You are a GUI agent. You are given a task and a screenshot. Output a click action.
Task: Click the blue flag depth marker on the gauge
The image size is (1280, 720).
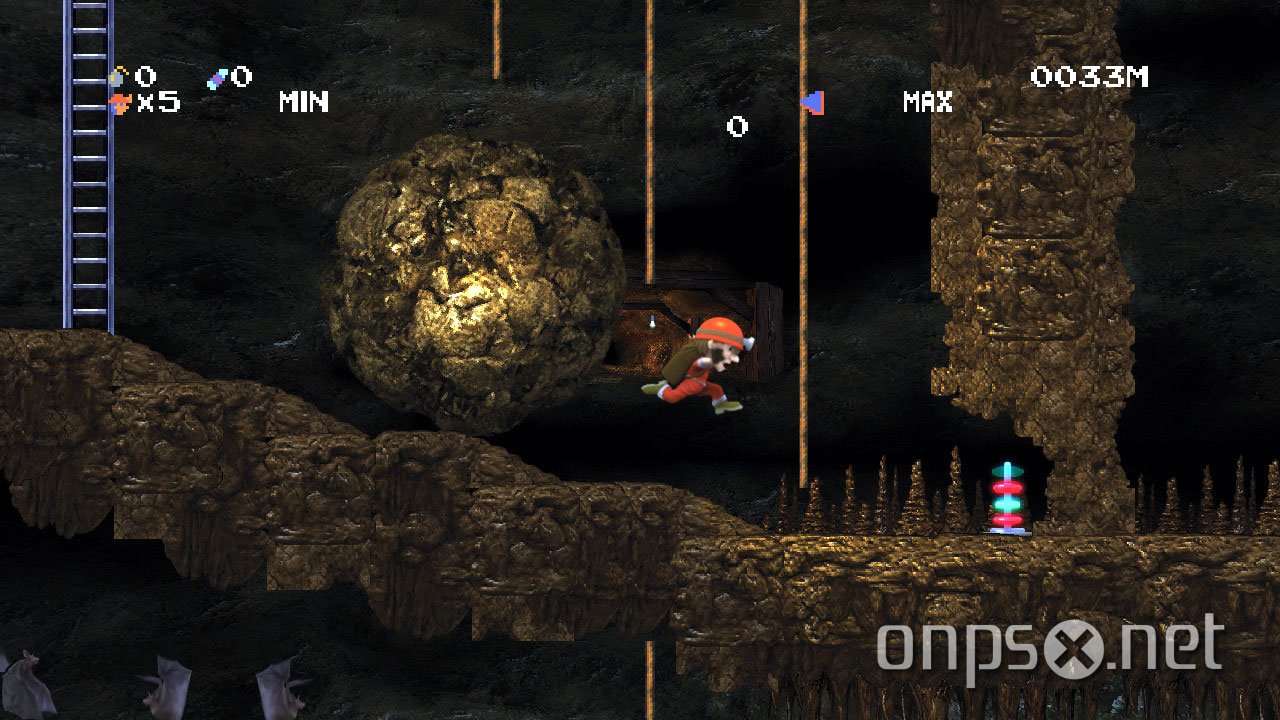click(x=811, y=101)
